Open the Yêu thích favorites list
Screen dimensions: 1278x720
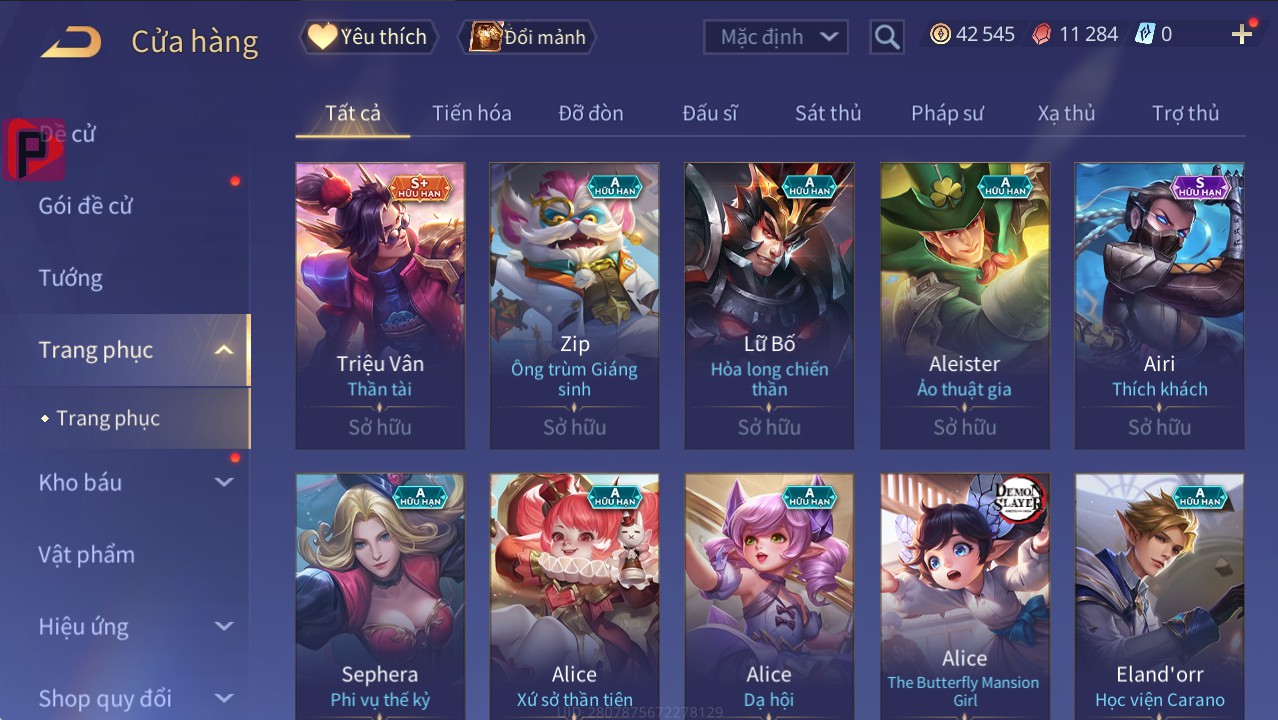coord(369,37)
